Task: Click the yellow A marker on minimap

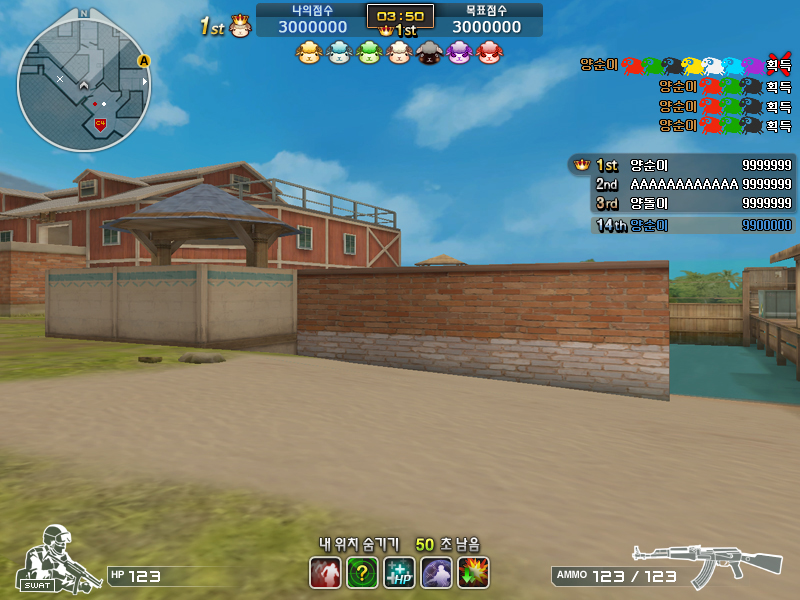Action: [x=144, y=61]
